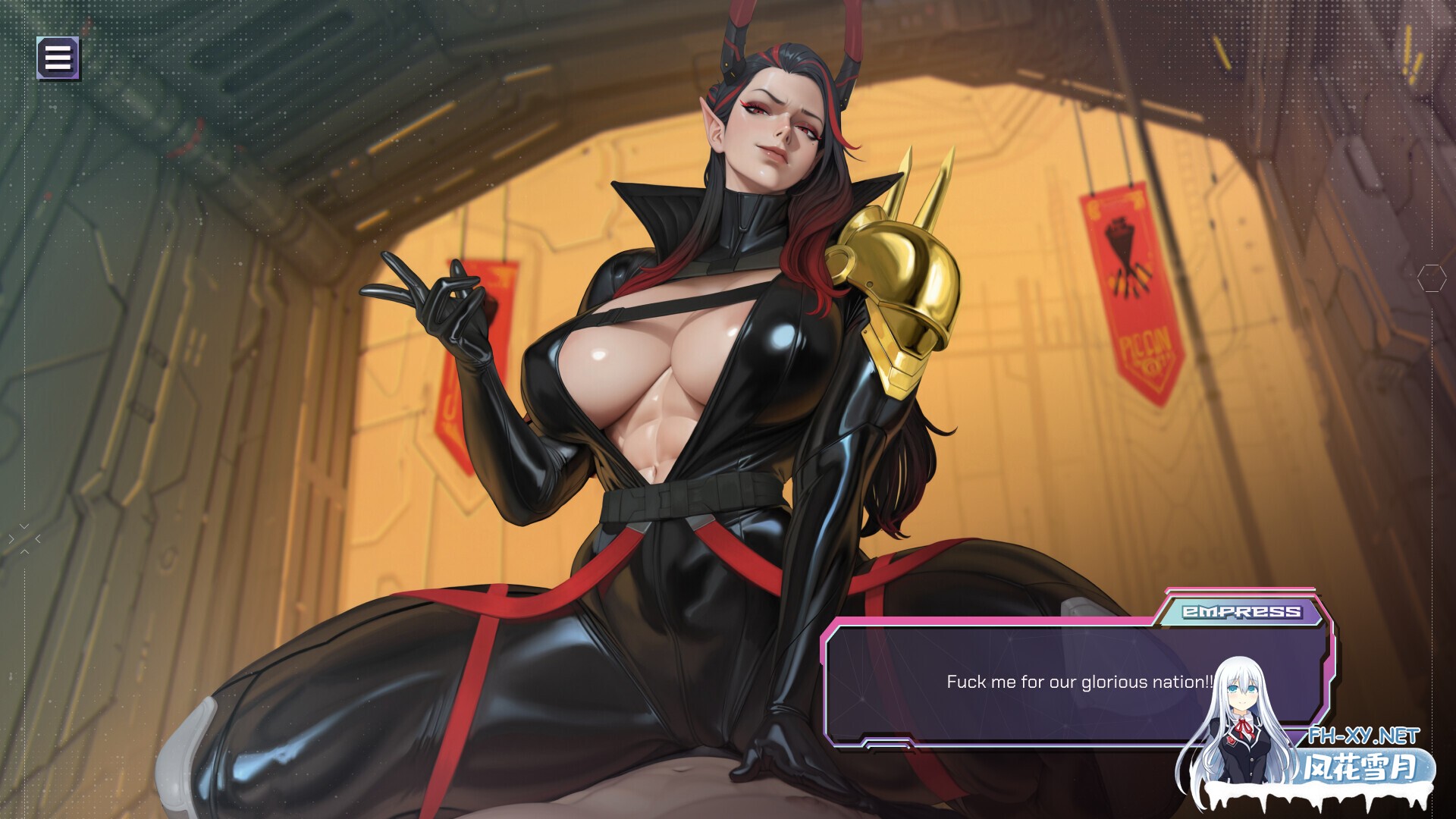1456x819 pixels.
Task: Click the downward chevron on left edge
Action: click(x=24, y=526)
